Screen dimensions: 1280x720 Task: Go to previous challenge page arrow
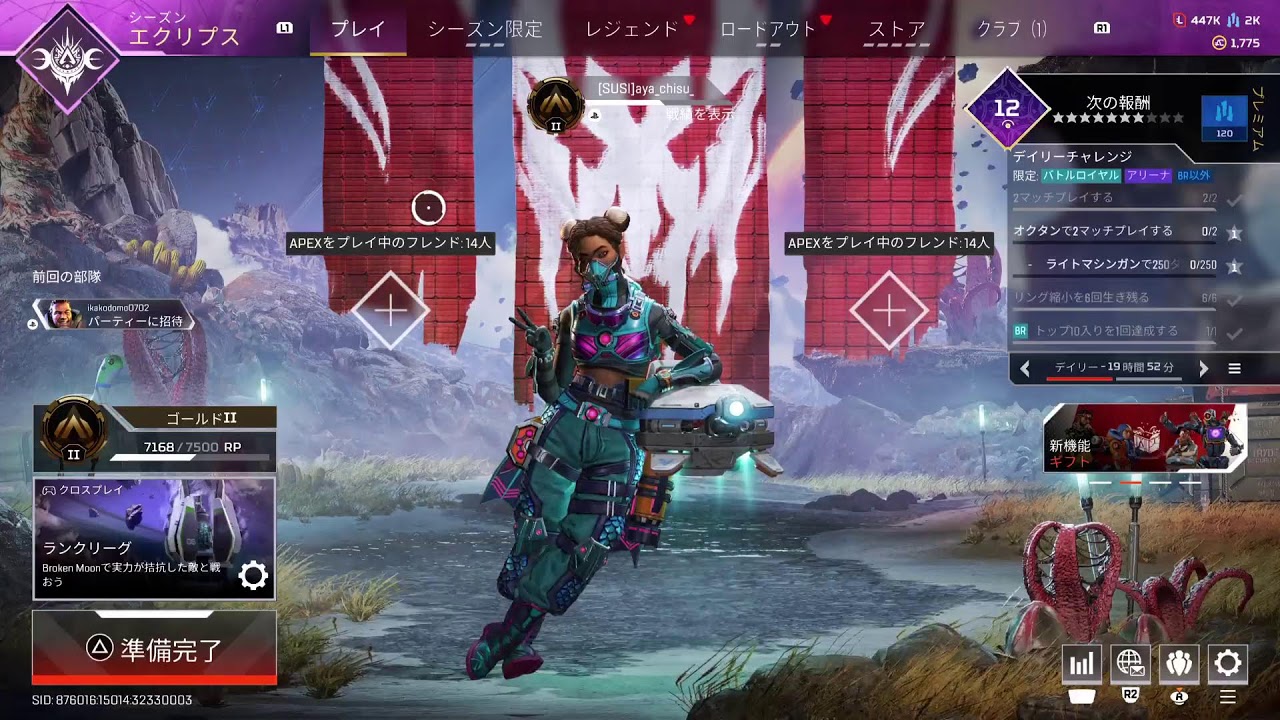[1025, 369]
